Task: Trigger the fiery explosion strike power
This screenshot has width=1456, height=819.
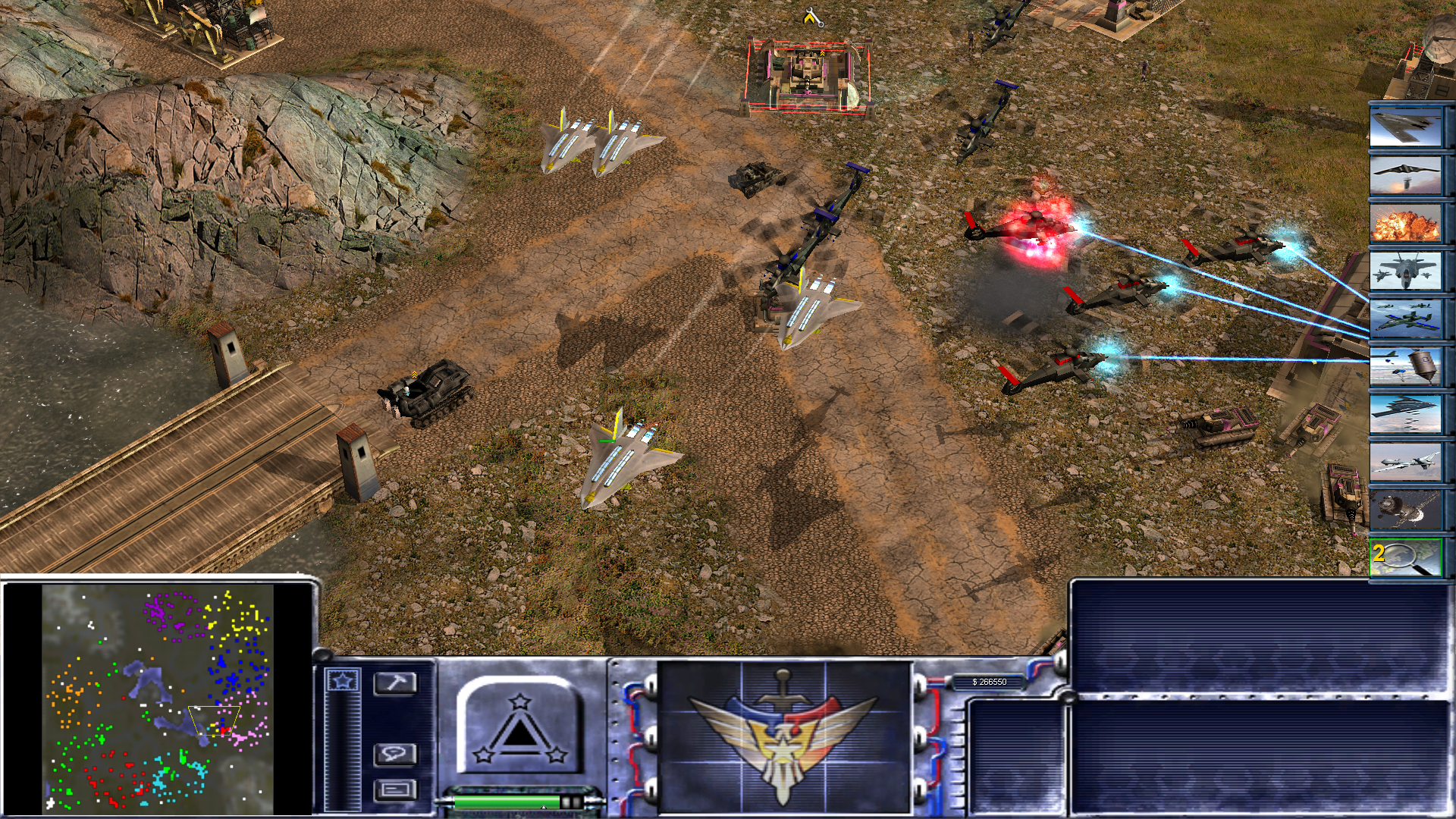Action: click(1405, 223)
